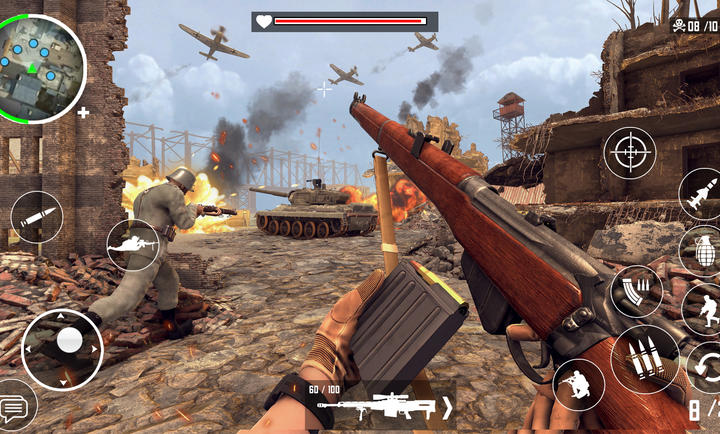Select the sniper rifle weapon slot
Viewport: 720px width, 434px height.
click(378, 407)
